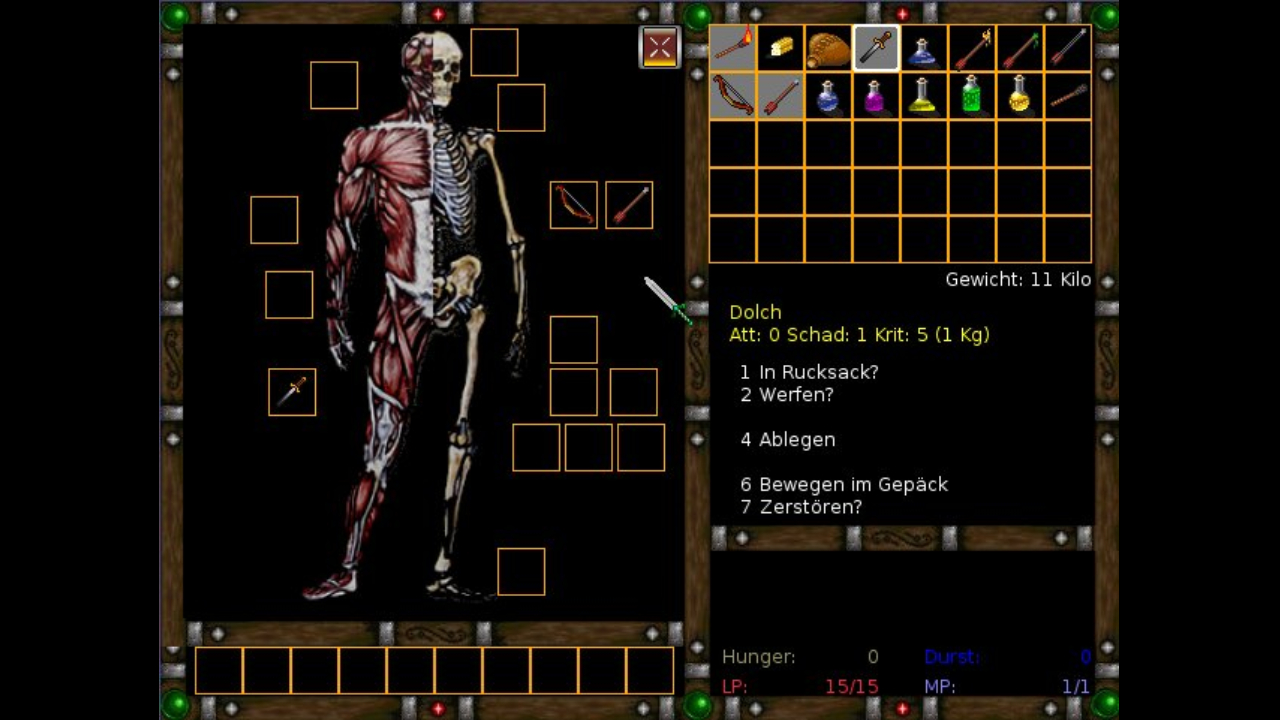Select the loaf of bread item
The image size is (1280, 720).
coord(781,47)
